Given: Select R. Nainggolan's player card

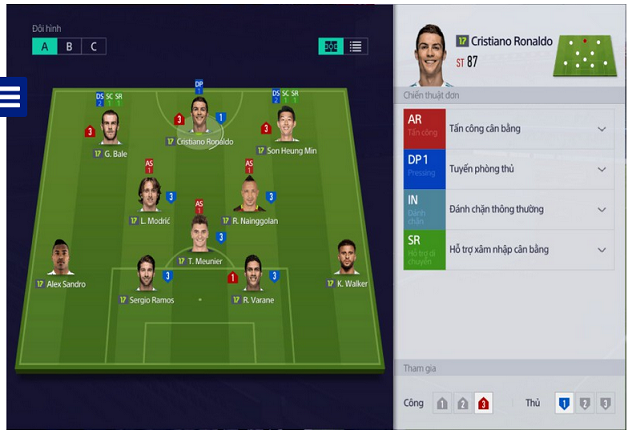Looking at the screenshot, I should tap(250, 194).
